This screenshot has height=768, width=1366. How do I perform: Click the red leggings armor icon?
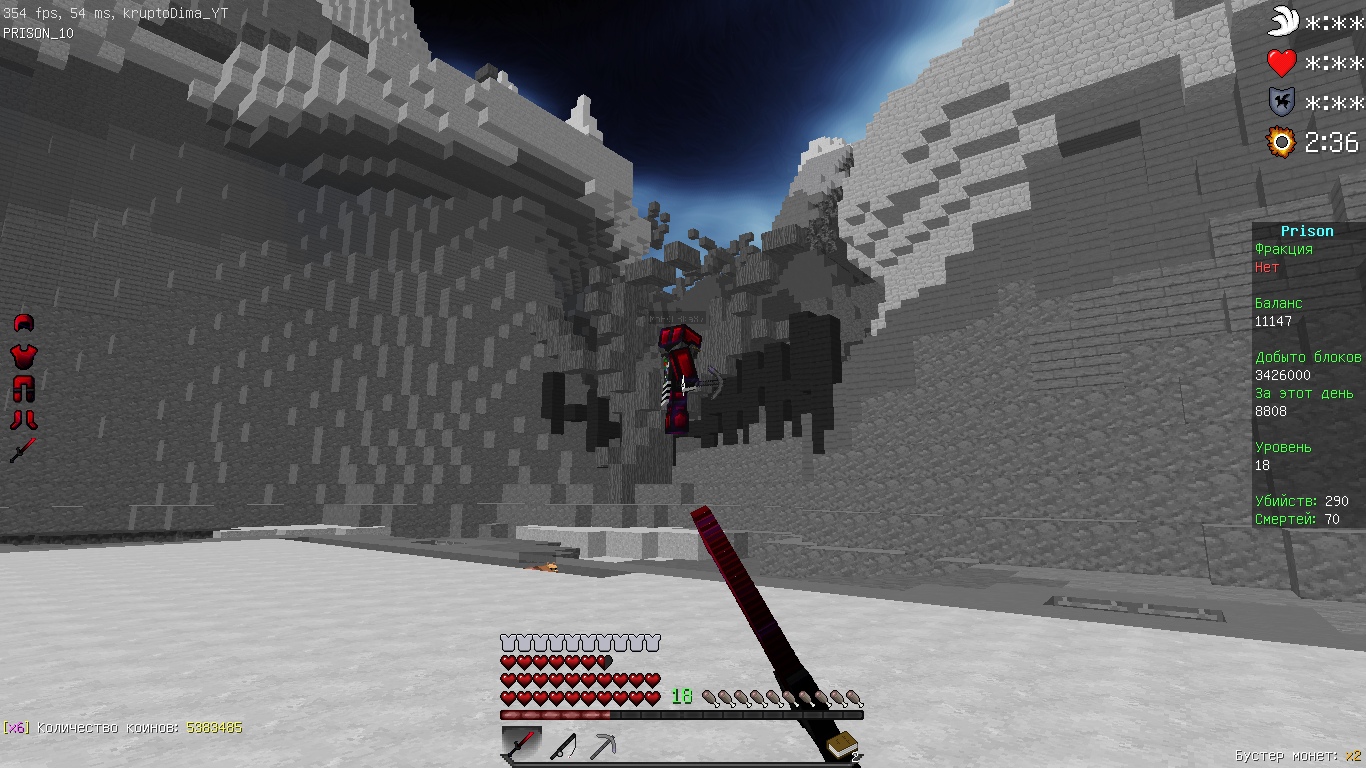[23, 387]
